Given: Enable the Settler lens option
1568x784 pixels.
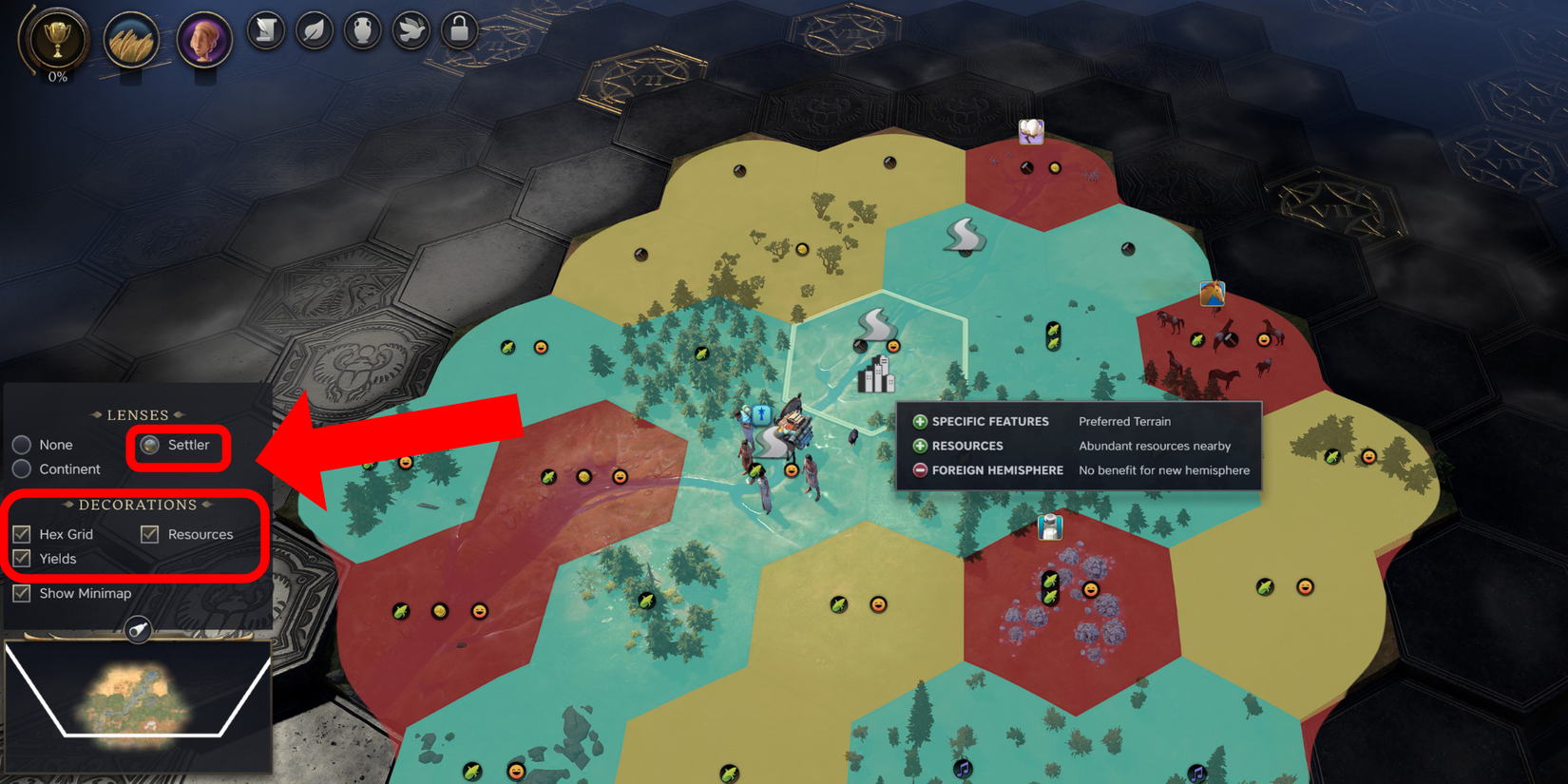Looking at the screenshot, I should 148,444.
